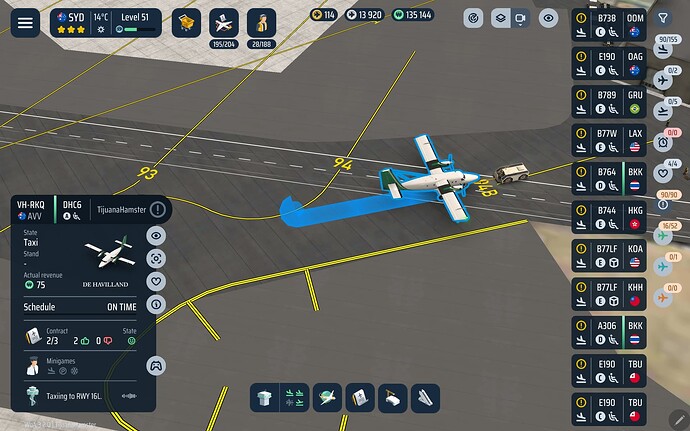Focus camera on aircraft with target button
Image resolution: width=690 pixels, height=431 pixels.
156,258
